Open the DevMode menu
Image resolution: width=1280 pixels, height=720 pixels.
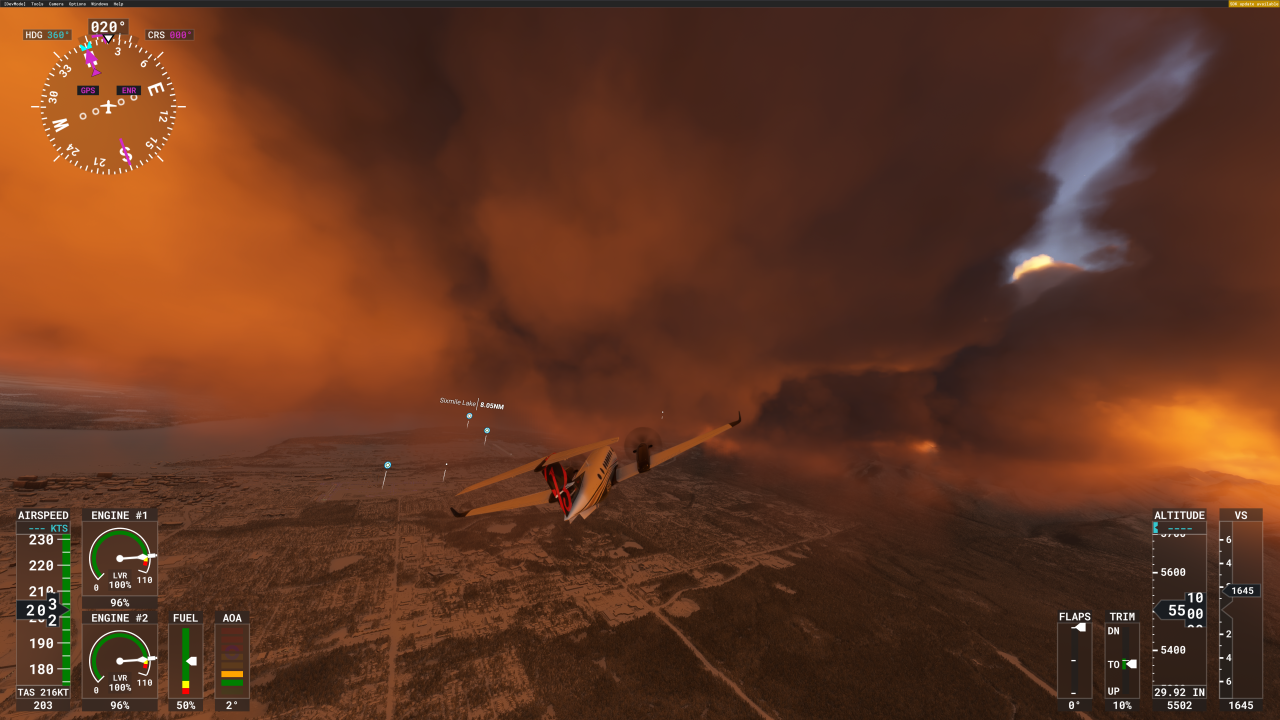[x=14, y=4]
